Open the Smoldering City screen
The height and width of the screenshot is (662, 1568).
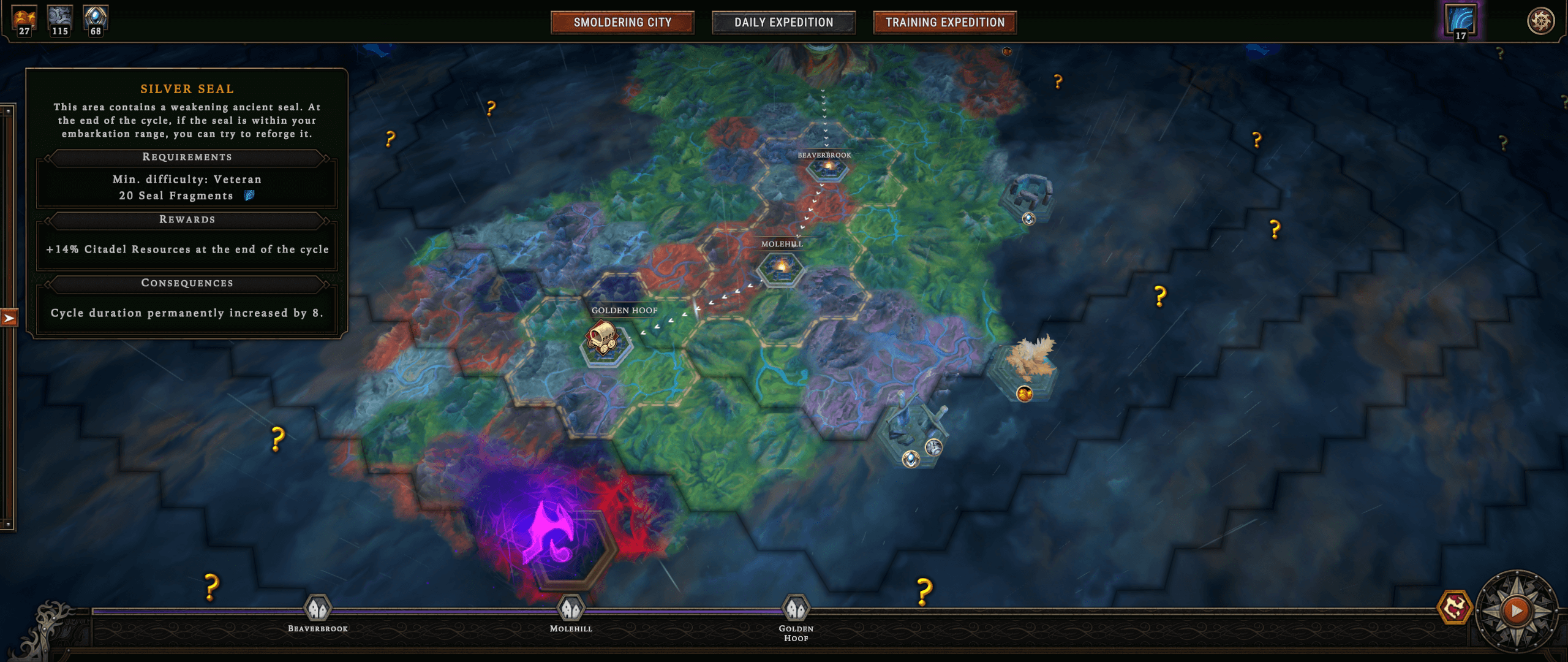pyautogui.click(x=622, y=23)
